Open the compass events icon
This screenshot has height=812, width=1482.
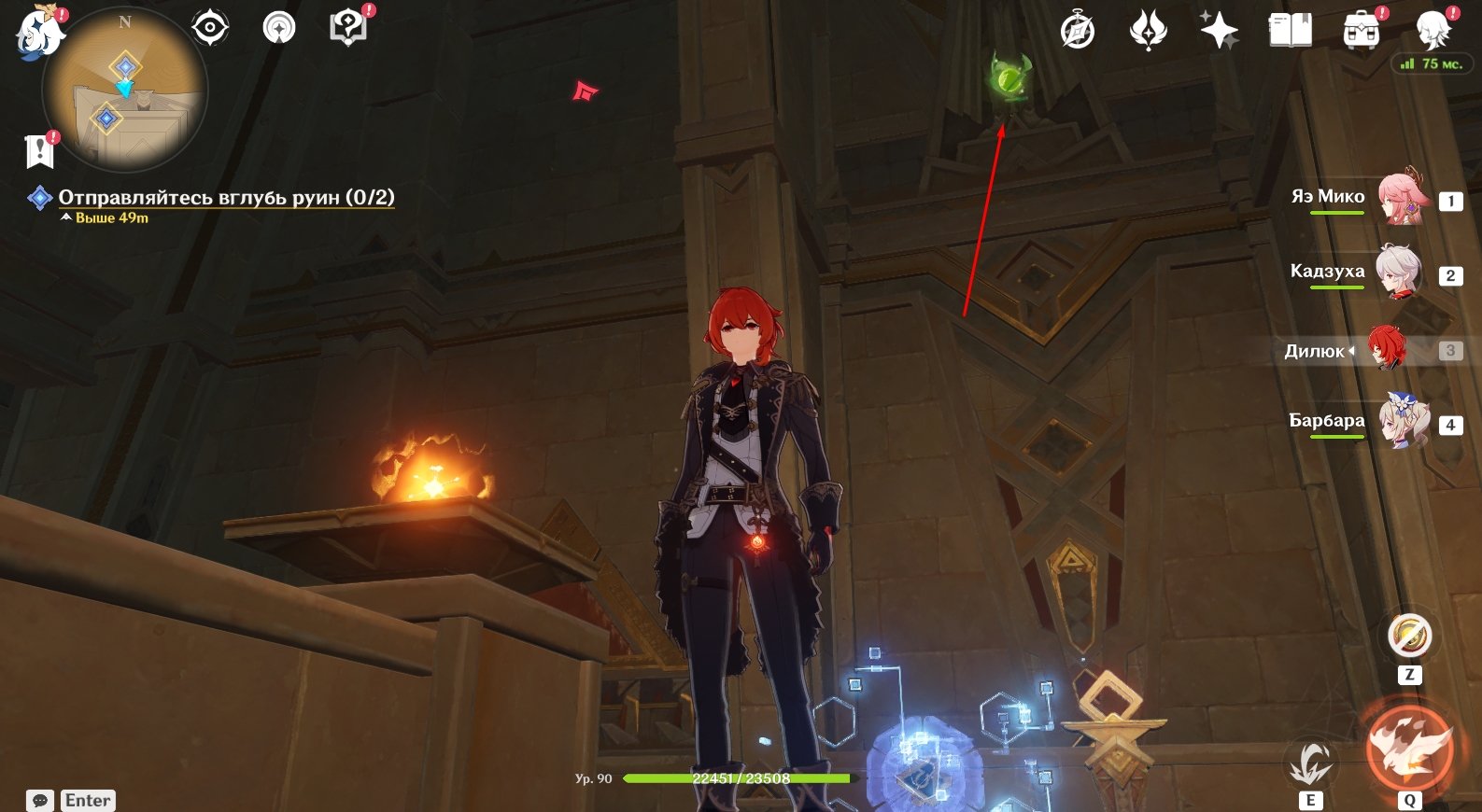[1078, 31]
